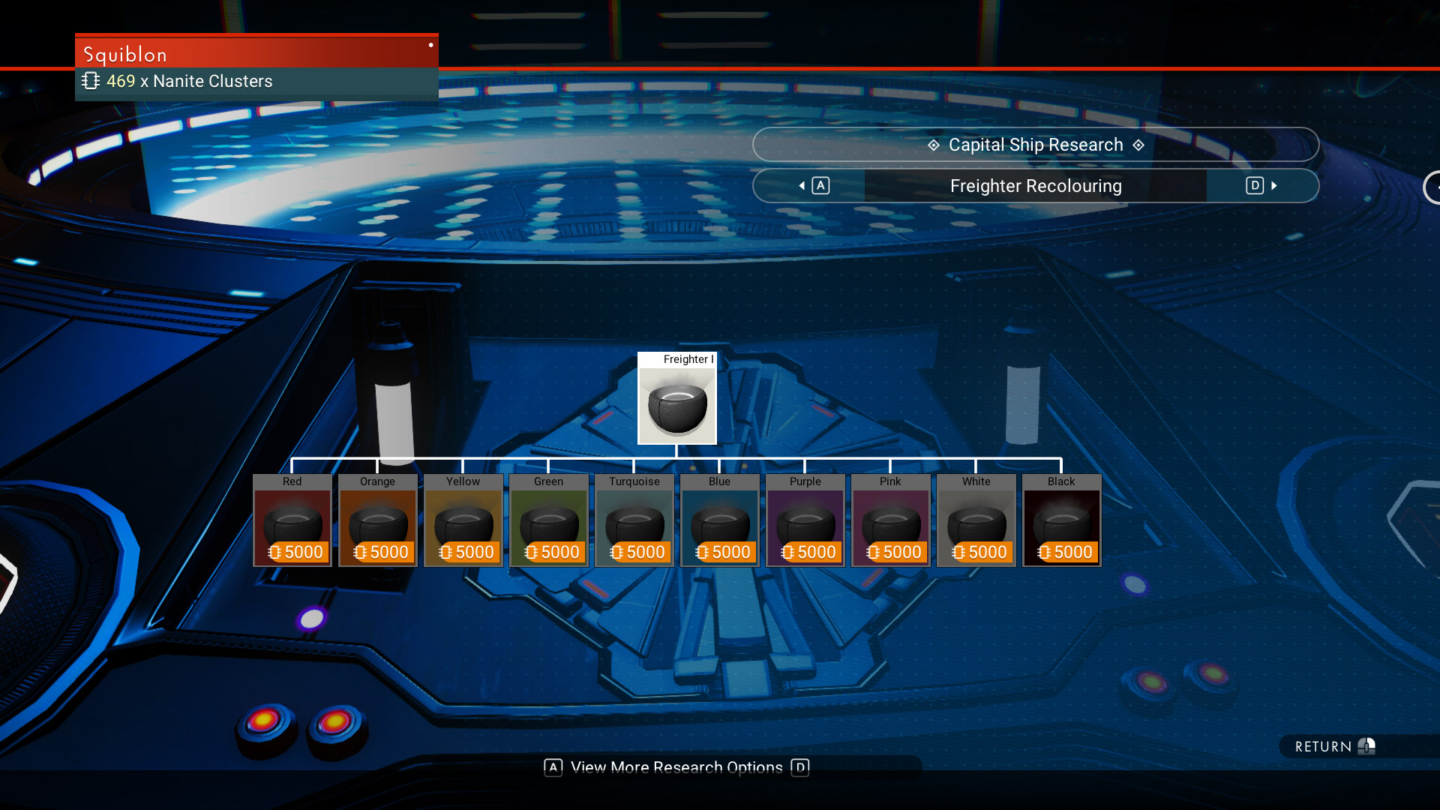1440x810 pixels.
Task: Switch to the Capital Ship Research tab
Action: point(1036,144)
